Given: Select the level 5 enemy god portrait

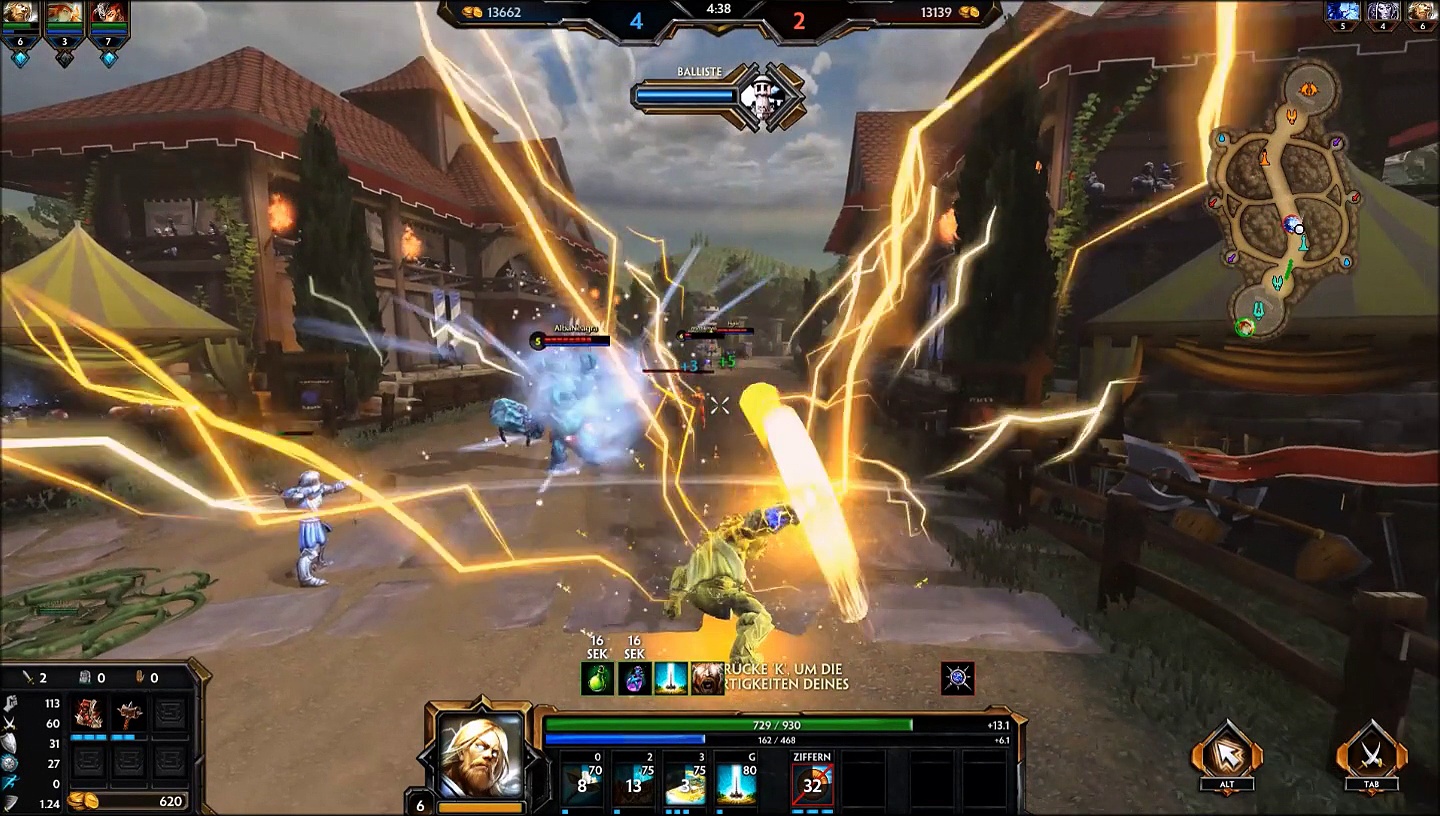Looking at the screenshot, I should (x=1342, y=12).
